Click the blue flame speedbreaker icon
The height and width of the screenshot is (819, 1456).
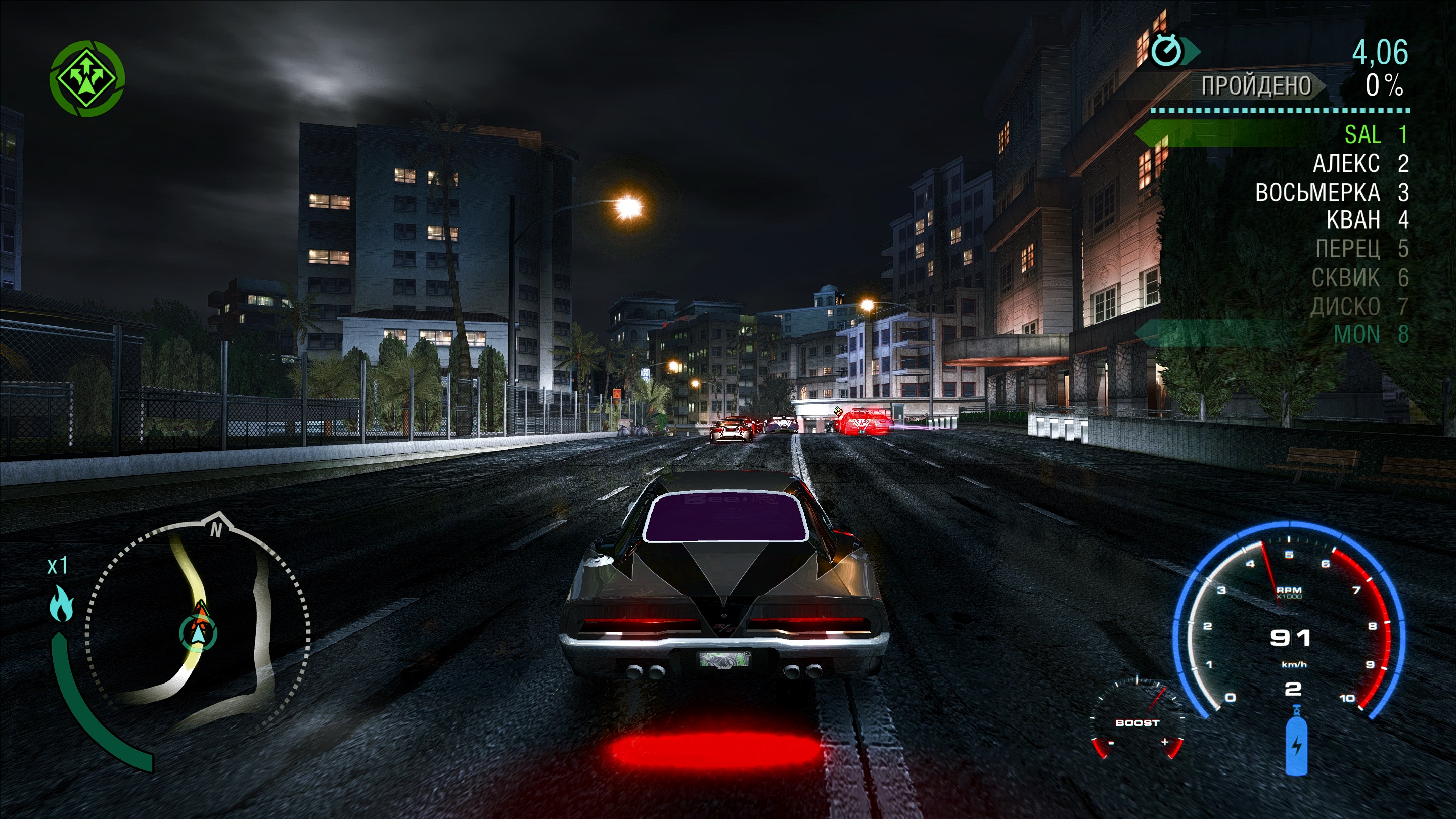(61, 604)
